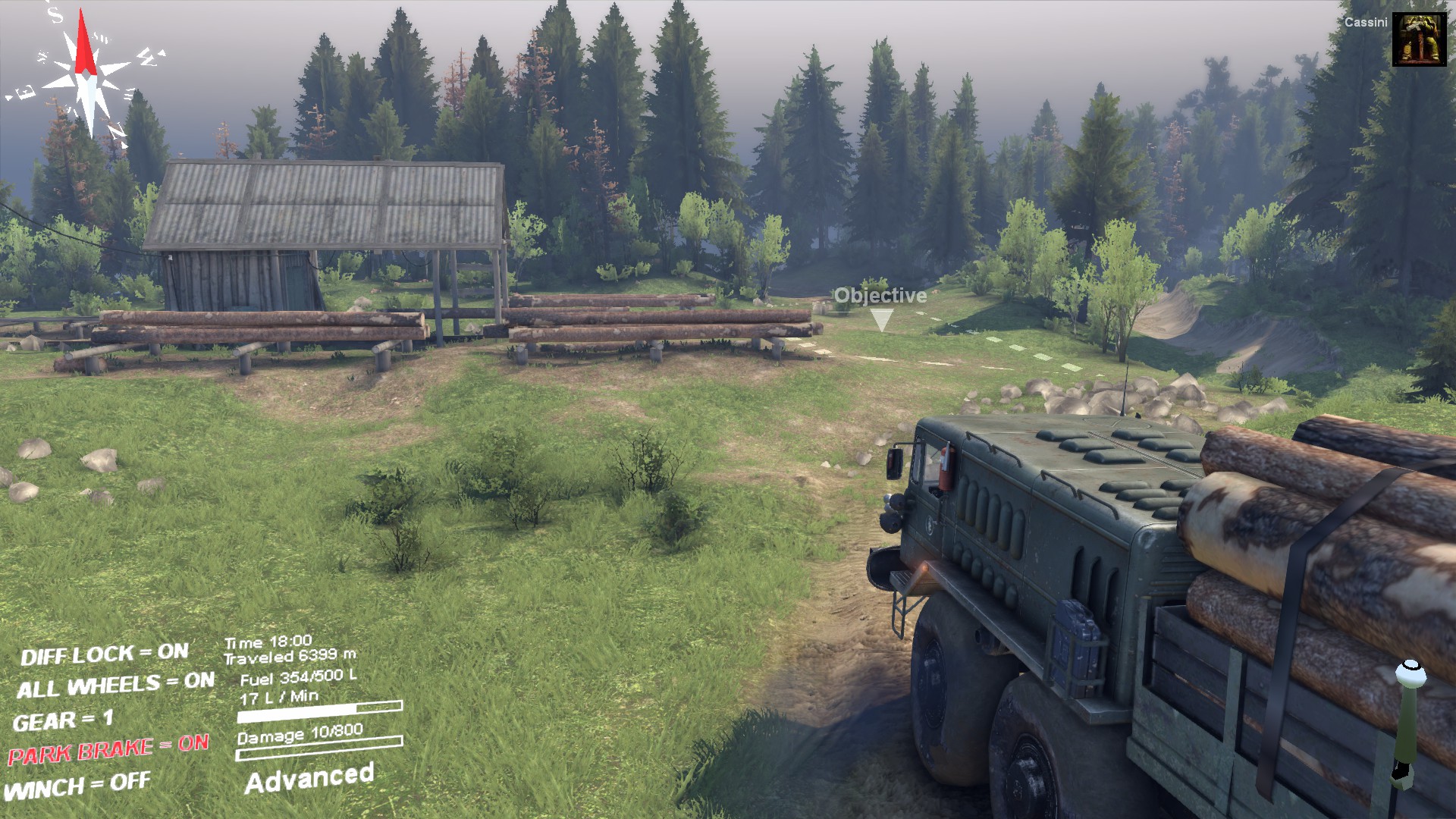Turn on the WINCH control
Screen dimensions: 1456x819
[x=77, y=786]
